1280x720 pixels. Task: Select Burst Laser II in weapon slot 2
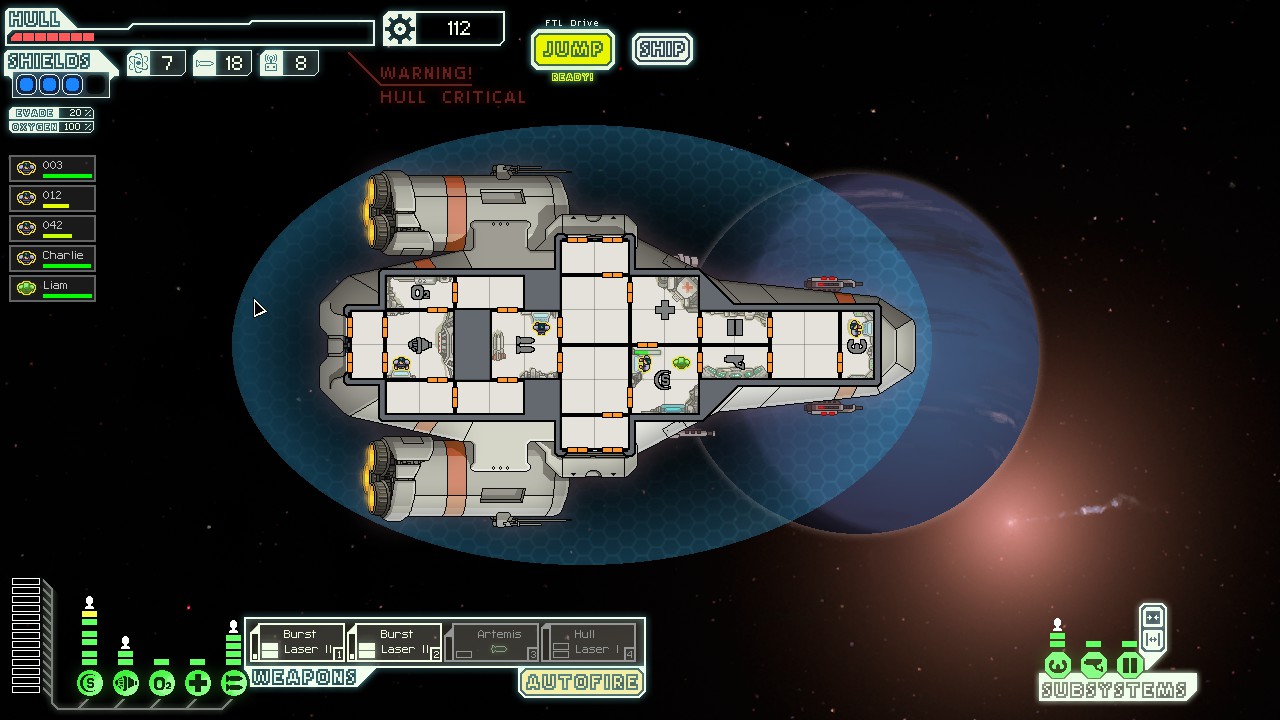tap(395, 642)
